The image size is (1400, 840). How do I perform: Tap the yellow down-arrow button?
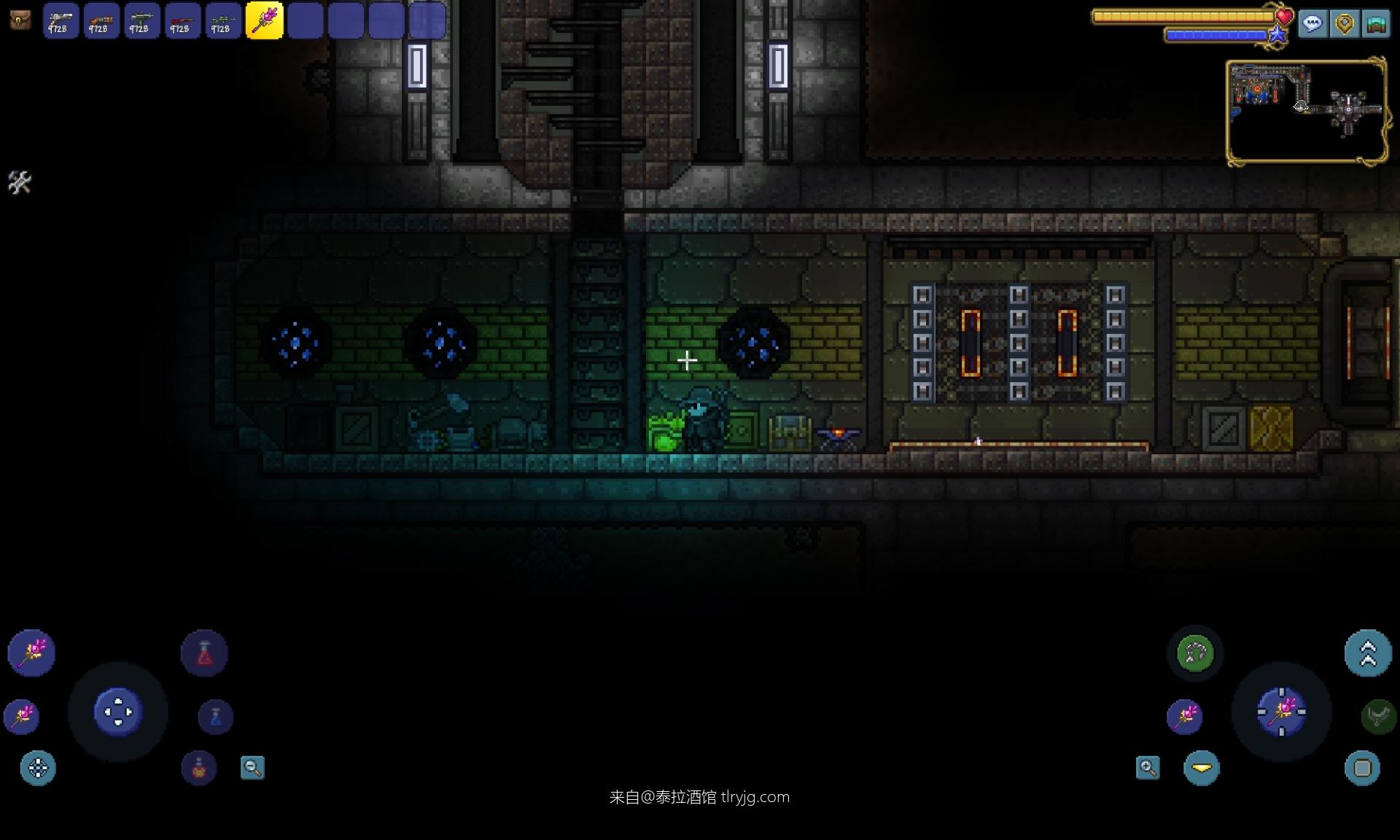tap(1202, 768)
